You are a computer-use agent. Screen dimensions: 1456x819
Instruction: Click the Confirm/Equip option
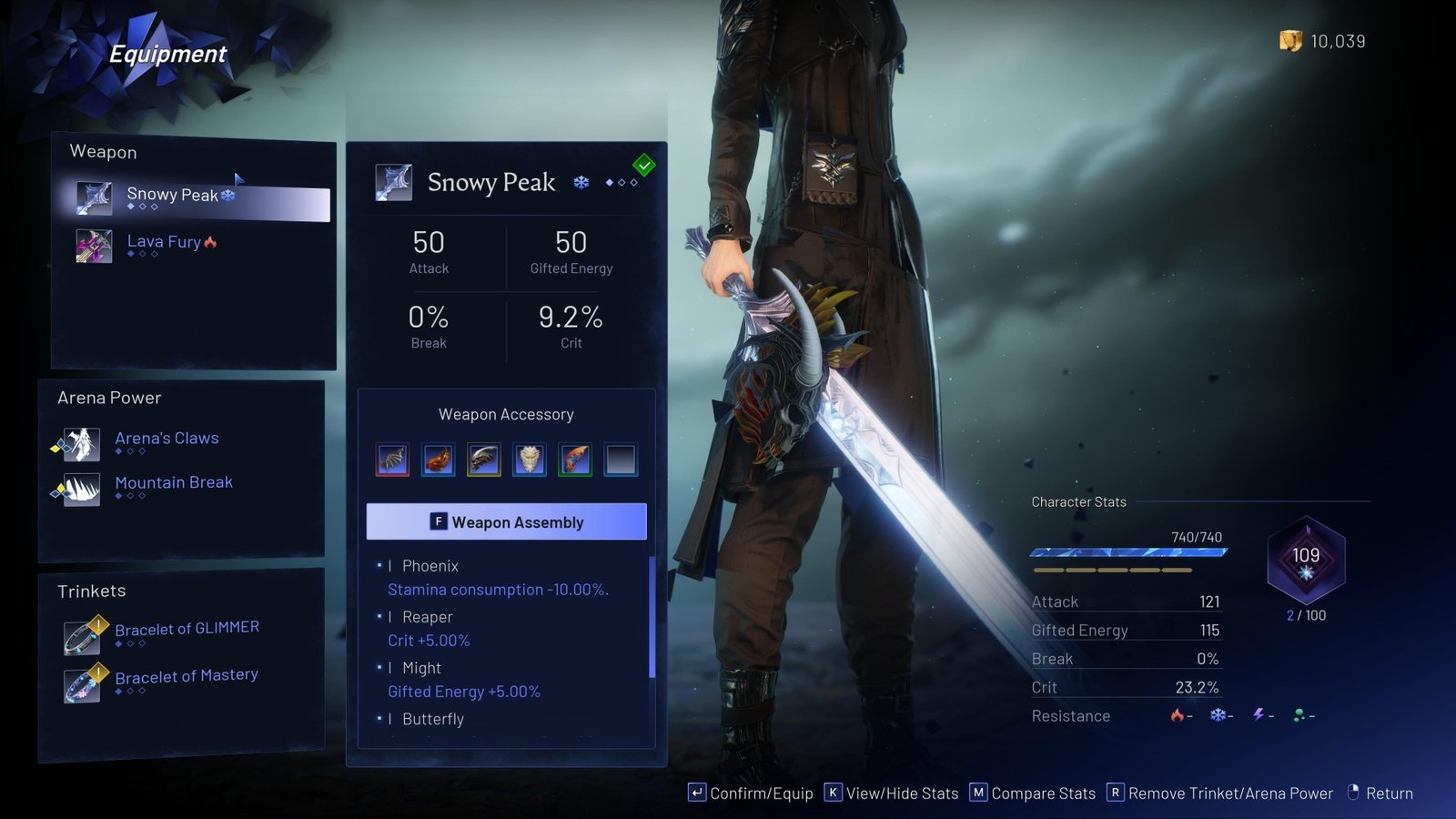pos(751,794)
